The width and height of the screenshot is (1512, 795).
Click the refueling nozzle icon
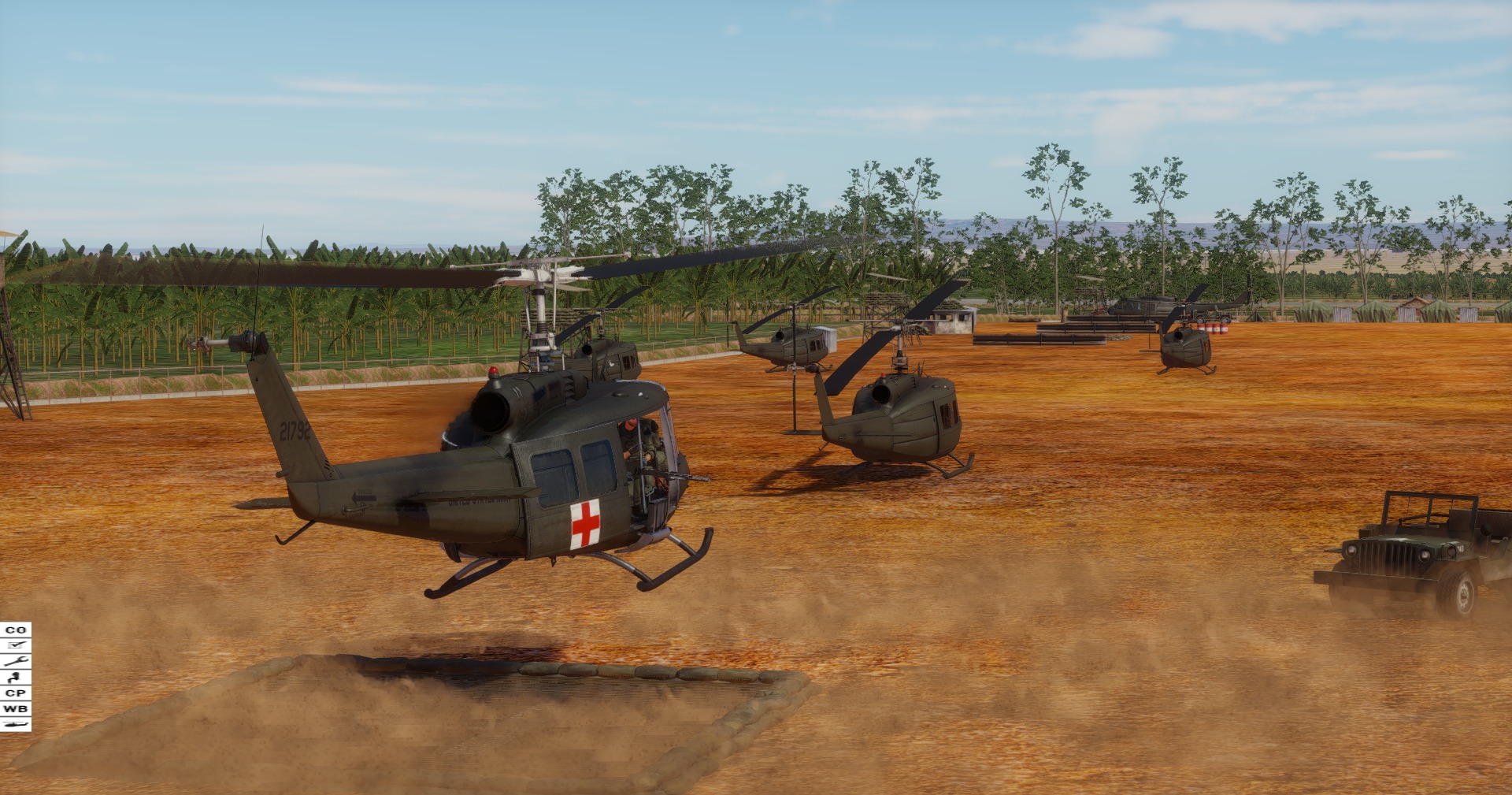14,676
